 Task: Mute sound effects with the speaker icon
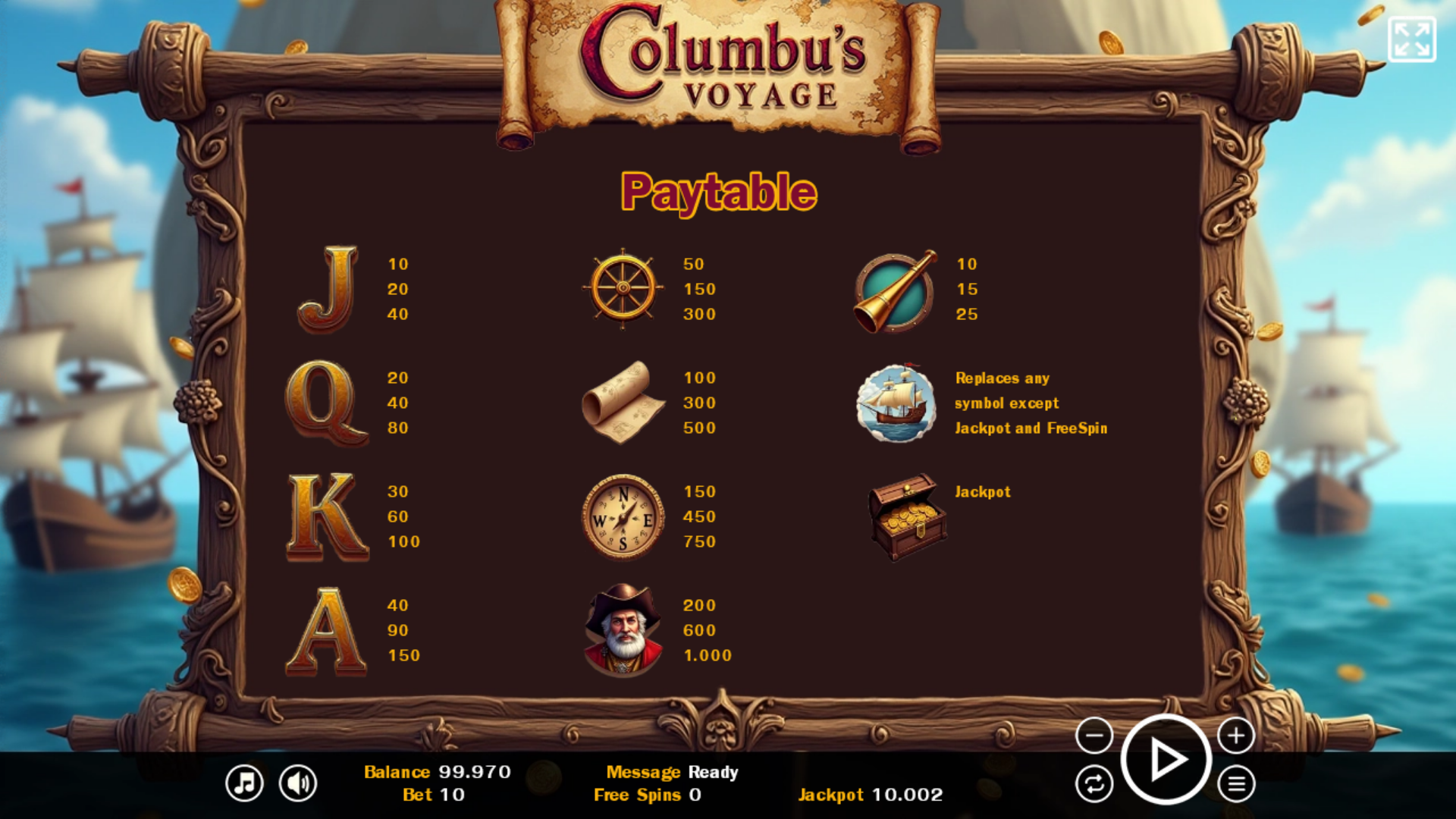point(298,783)
